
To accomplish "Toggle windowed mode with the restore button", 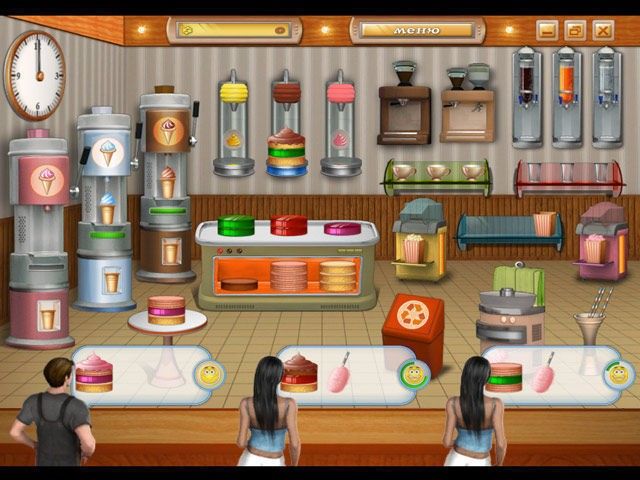I will (574, 30).
